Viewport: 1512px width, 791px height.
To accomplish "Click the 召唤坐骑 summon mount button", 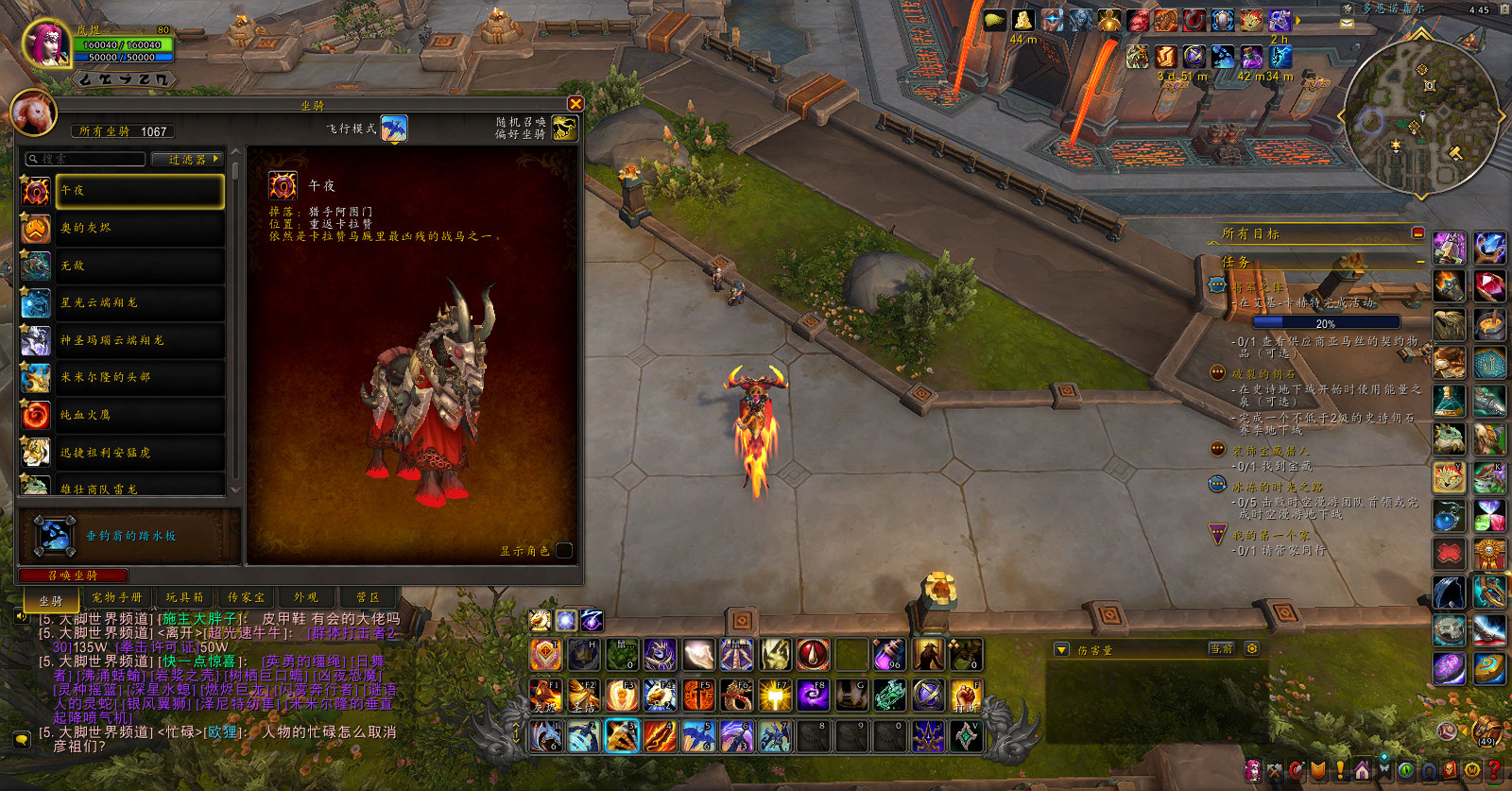I will pyautogui.click(x=73, y=575).
